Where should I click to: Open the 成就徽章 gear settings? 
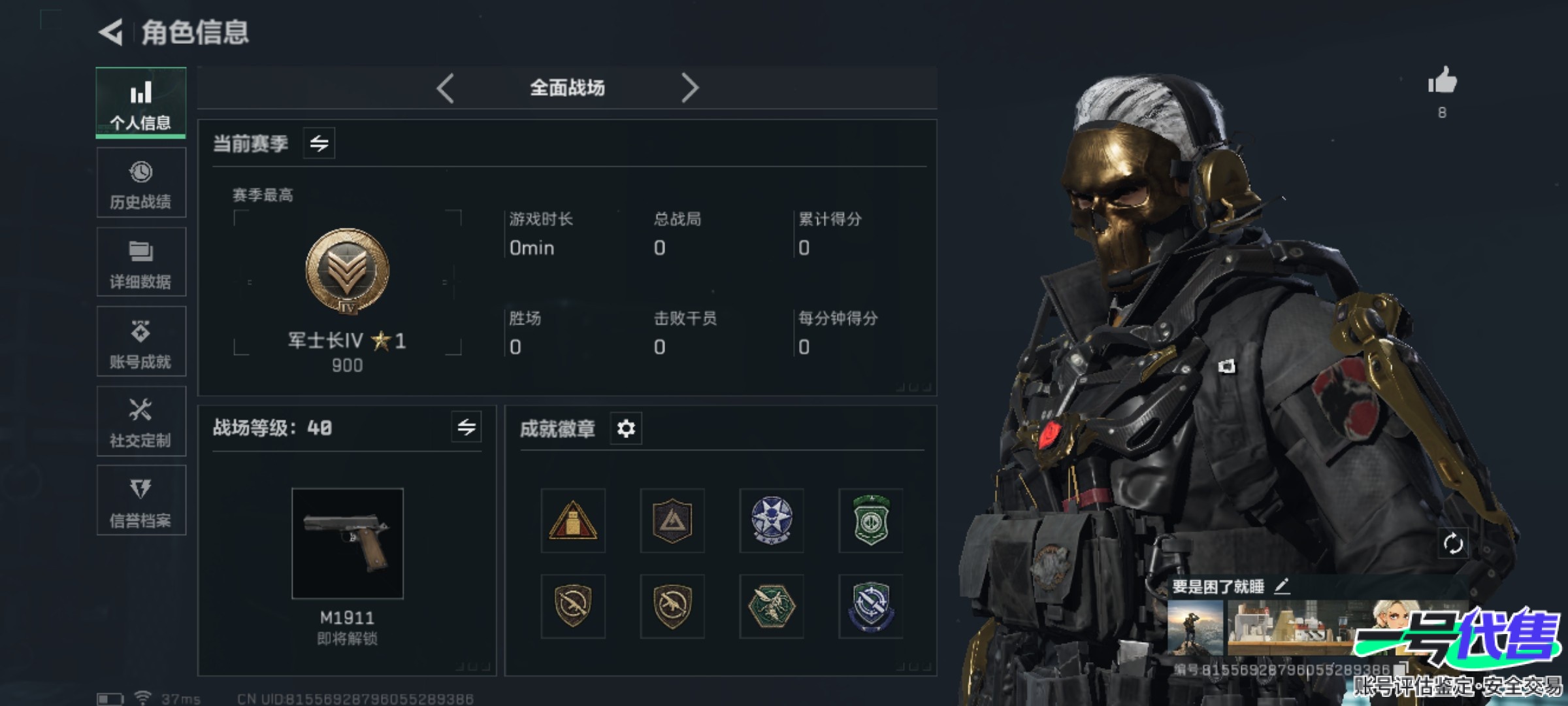pyautogui.click(x=626, y=429)
